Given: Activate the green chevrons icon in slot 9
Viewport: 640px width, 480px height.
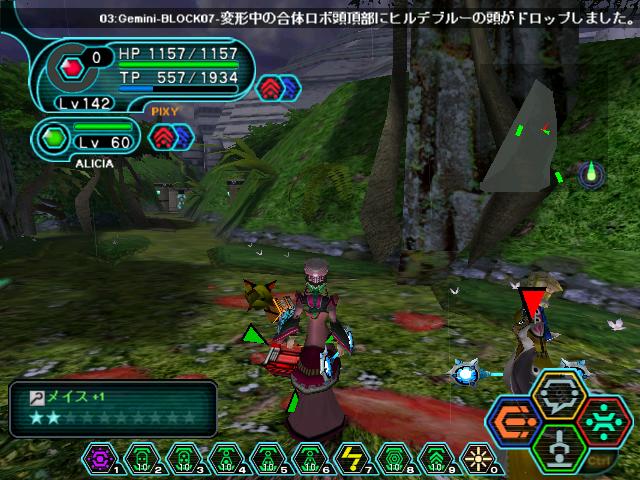Looking at the screenshot, I should [432, 457].
